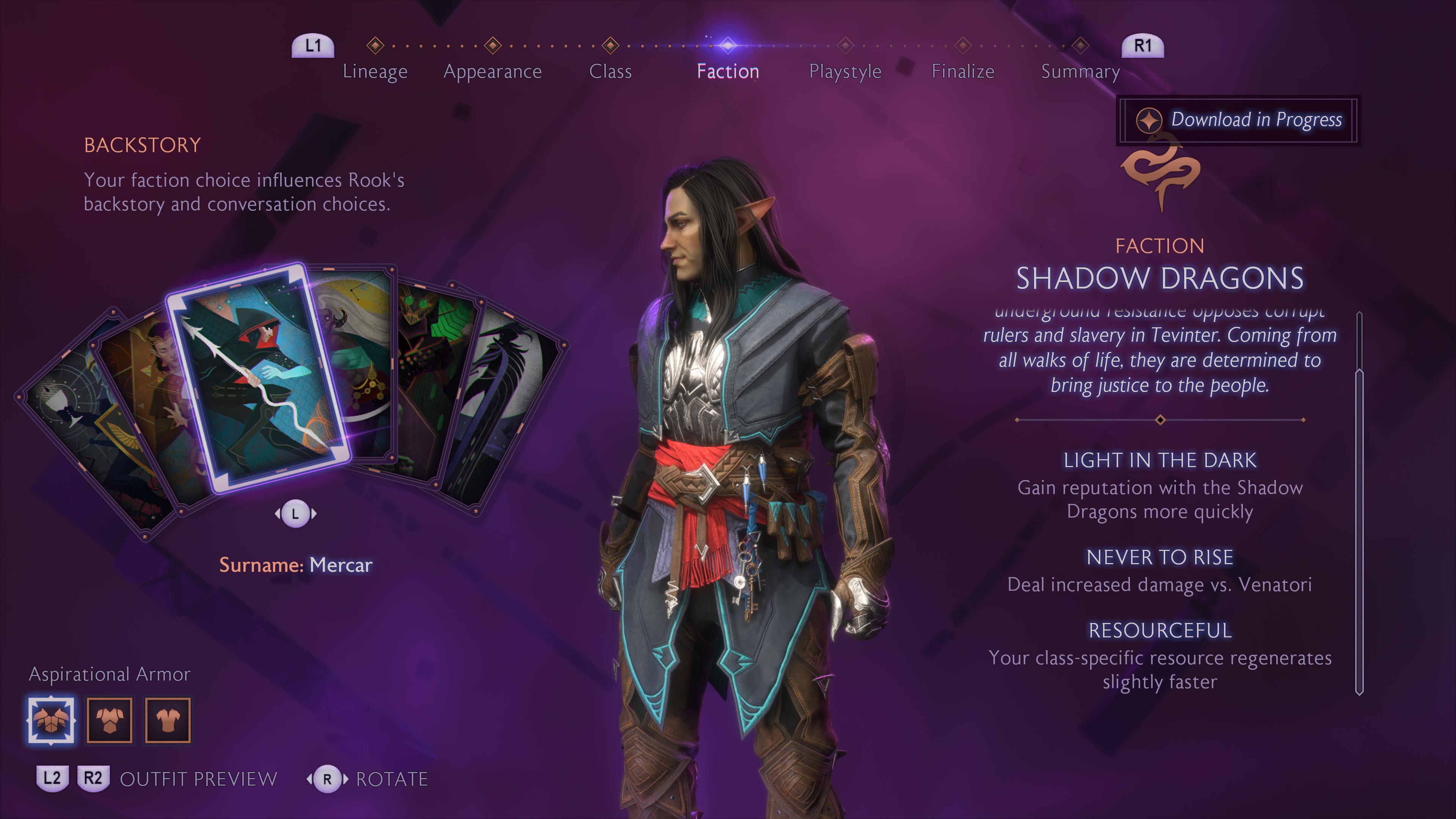Select the Faction tab
The width and height of the screenshot is (1456, 819).
(728, 71)
